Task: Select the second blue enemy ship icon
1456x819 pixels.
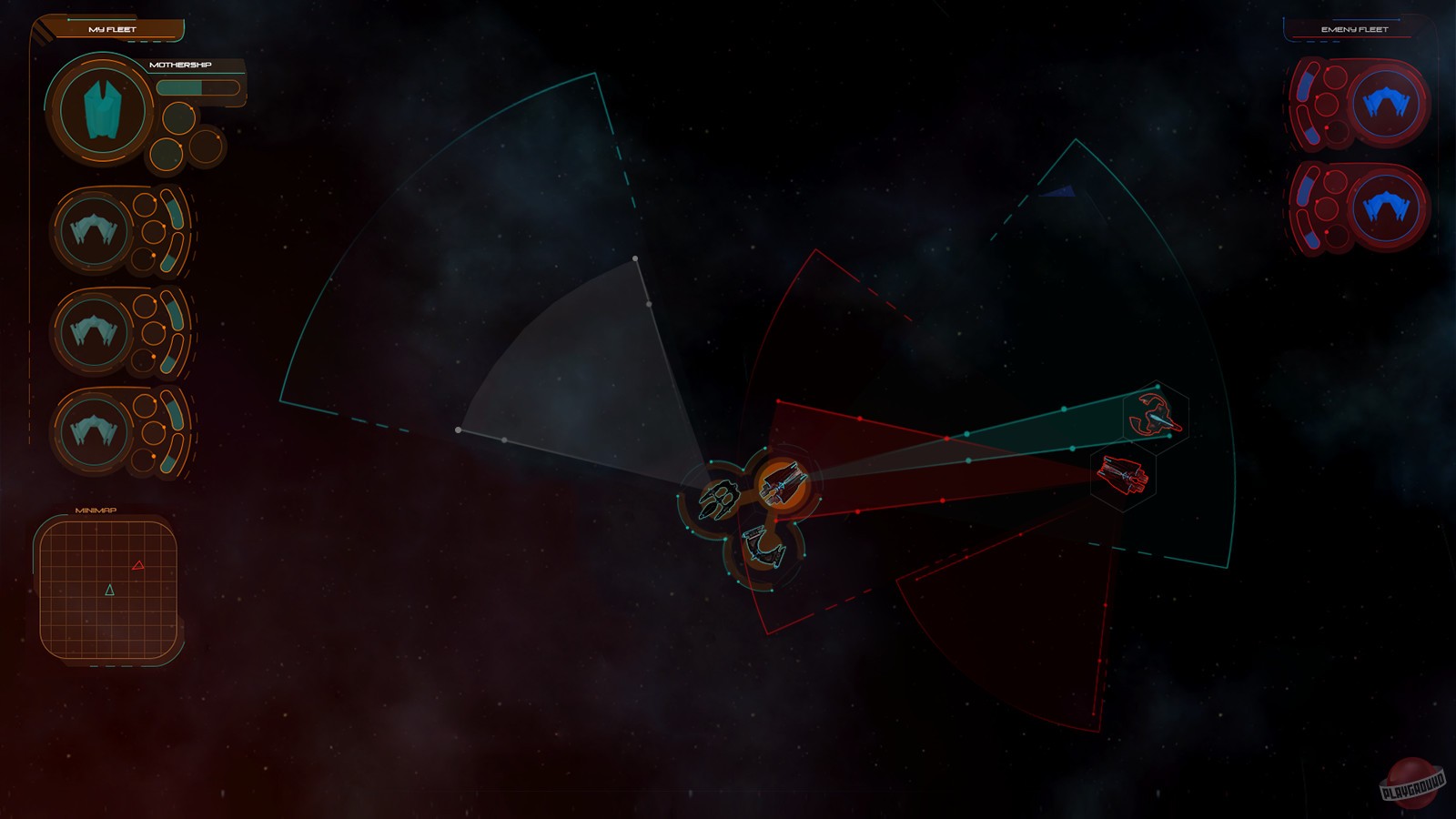Action: coord(1385,200)
